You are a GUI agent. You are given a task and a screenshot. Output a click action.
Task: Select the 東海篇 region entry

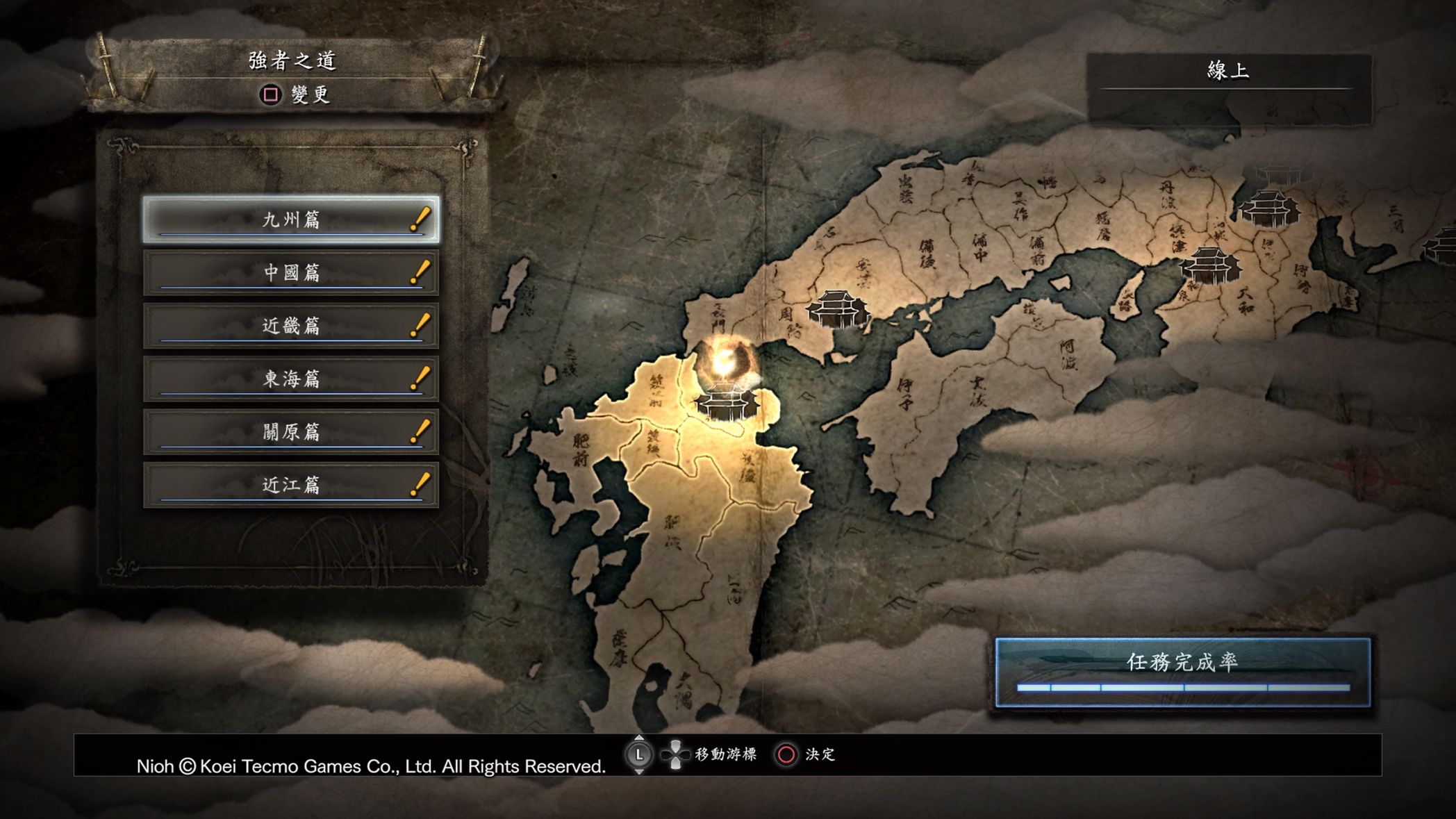[x=291, y=379]
